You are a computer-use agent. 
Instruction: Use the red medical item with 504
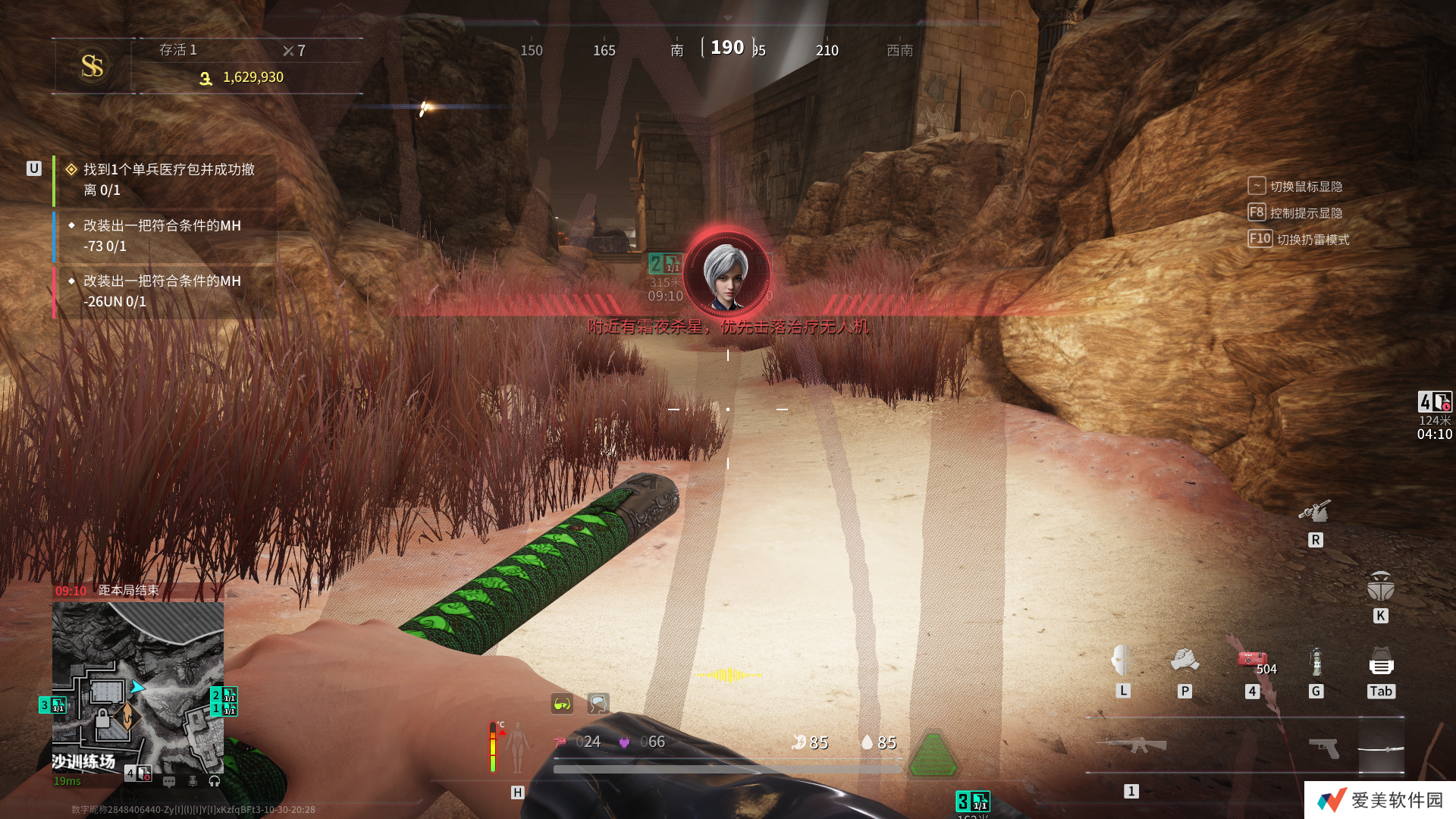1252,660
